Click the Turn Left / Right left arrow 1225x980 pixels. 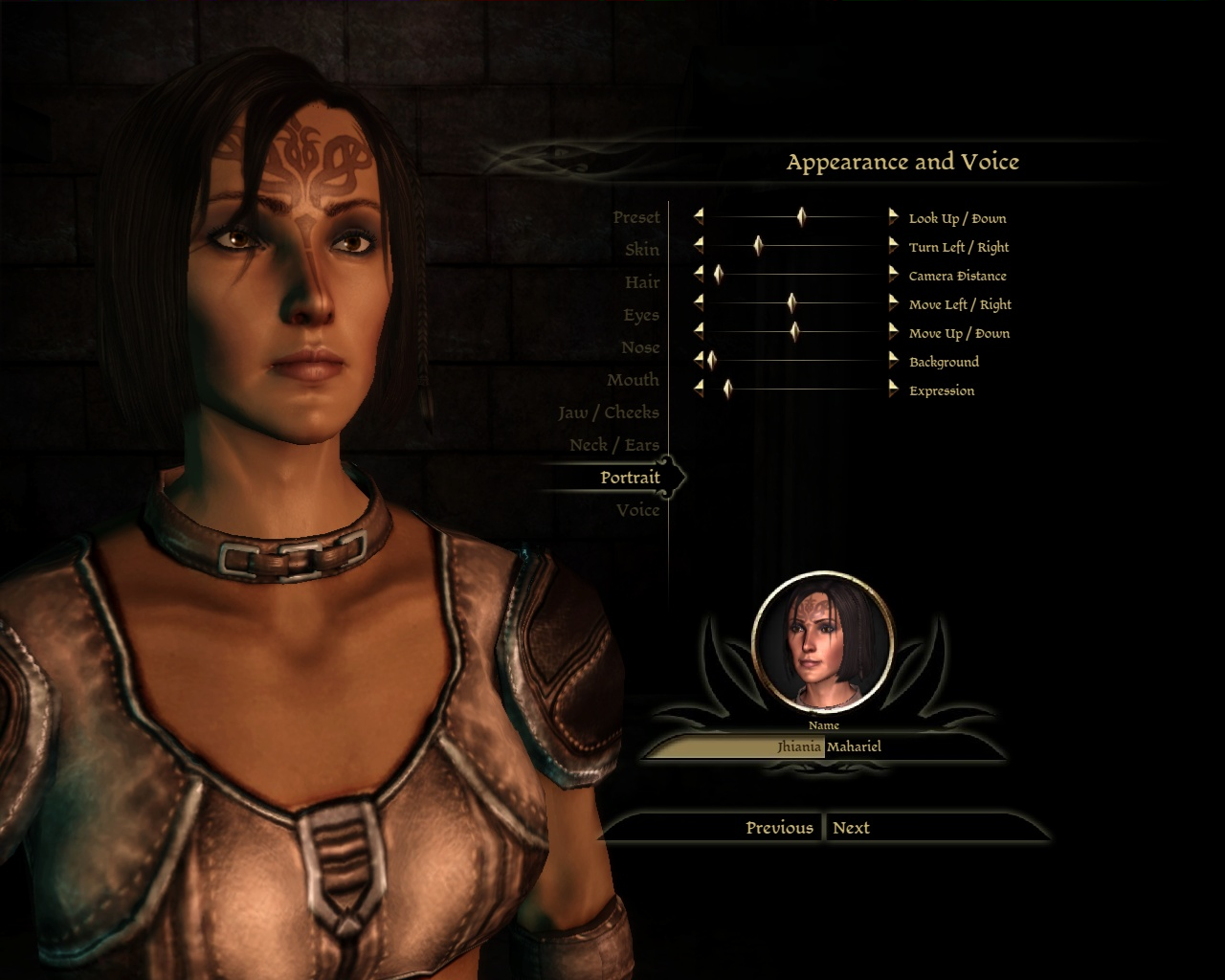pos(699,246)
